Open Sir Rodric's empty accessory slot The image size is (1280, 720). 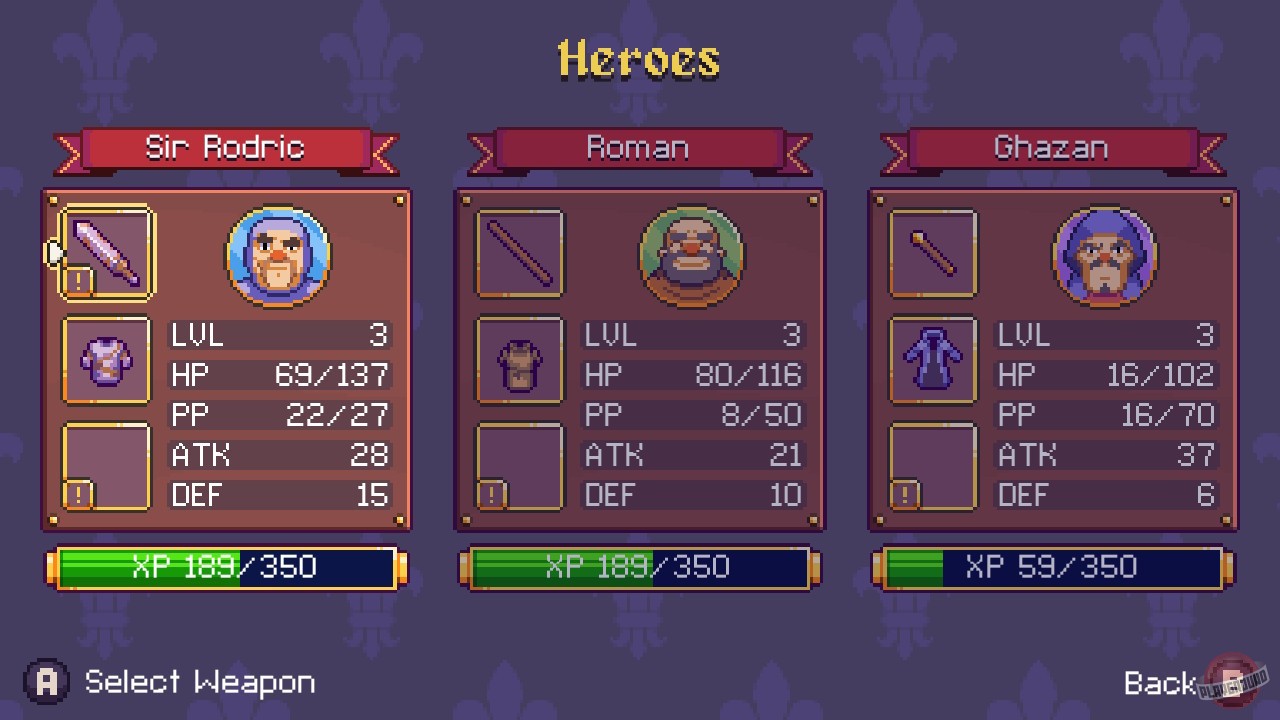[x=105, y=467]
